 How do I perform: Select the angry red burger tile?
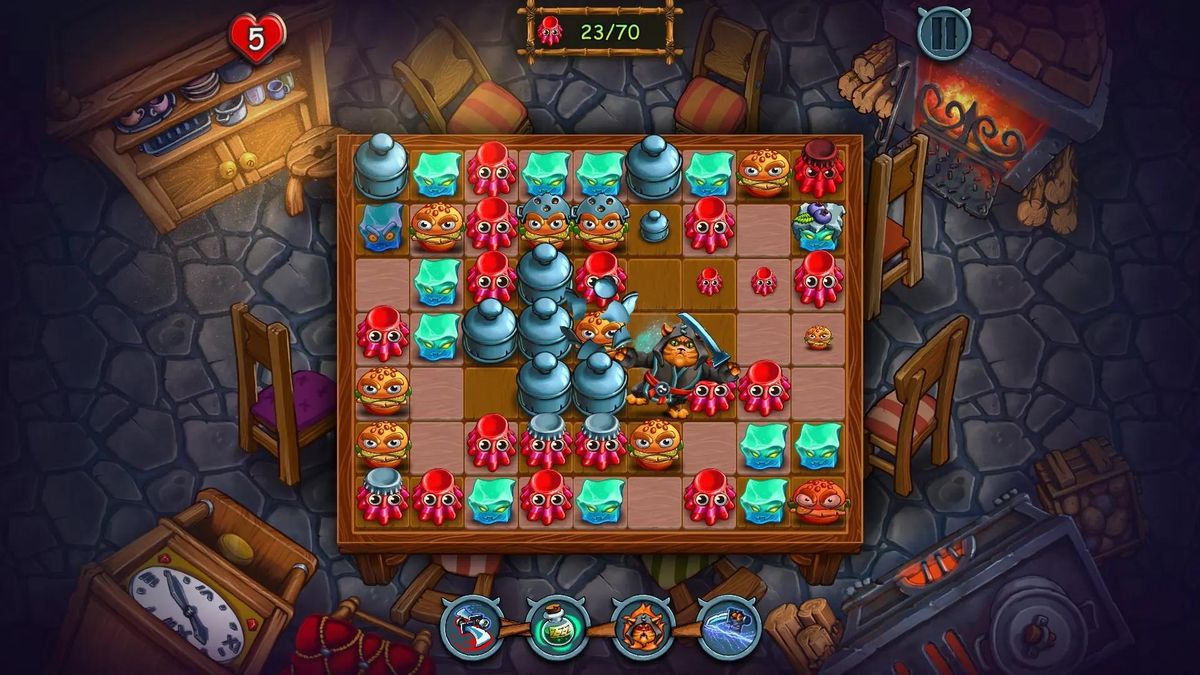819,500
